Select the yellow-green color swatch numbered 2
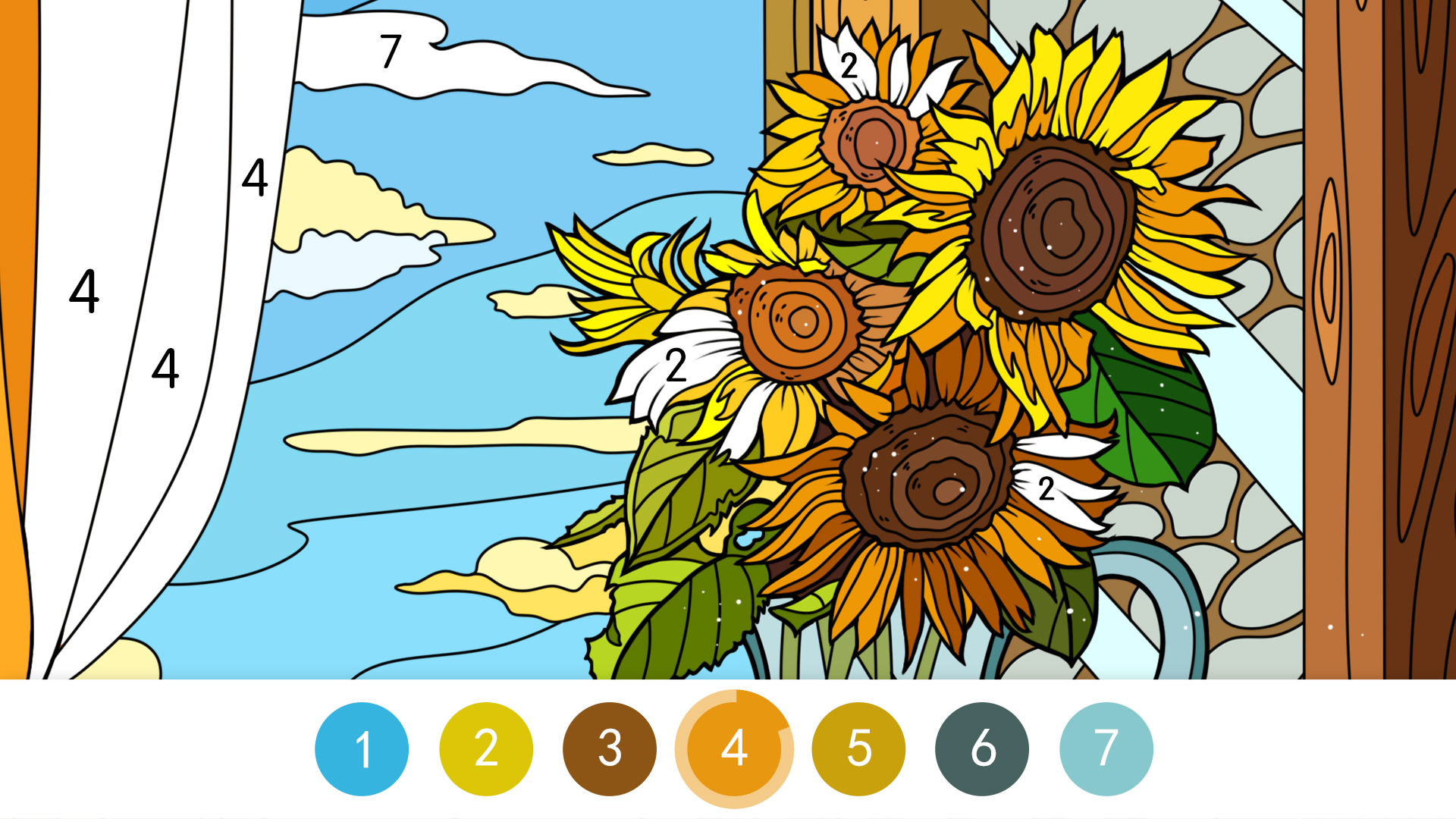The width and height of the screenshot is (1456, 819). 485,748
